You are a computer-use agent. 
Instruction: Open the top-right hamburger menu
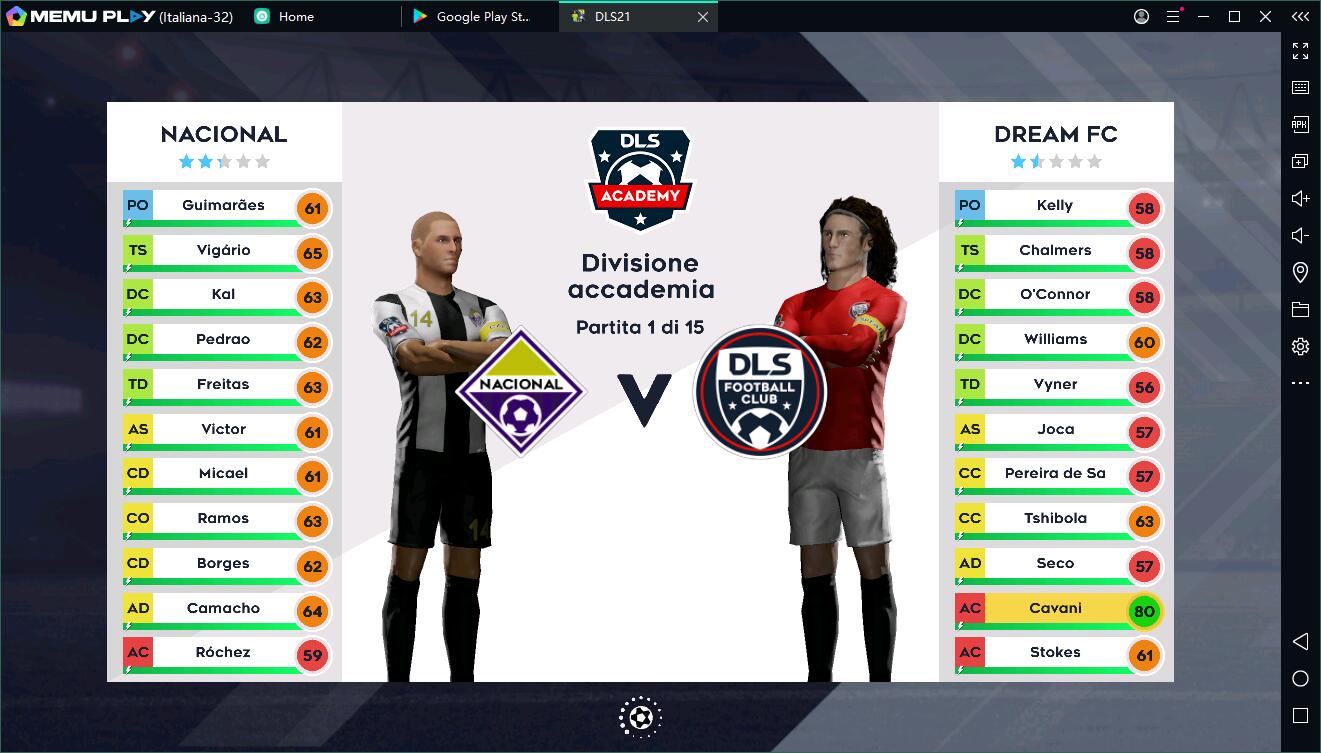click(1173, 16)
